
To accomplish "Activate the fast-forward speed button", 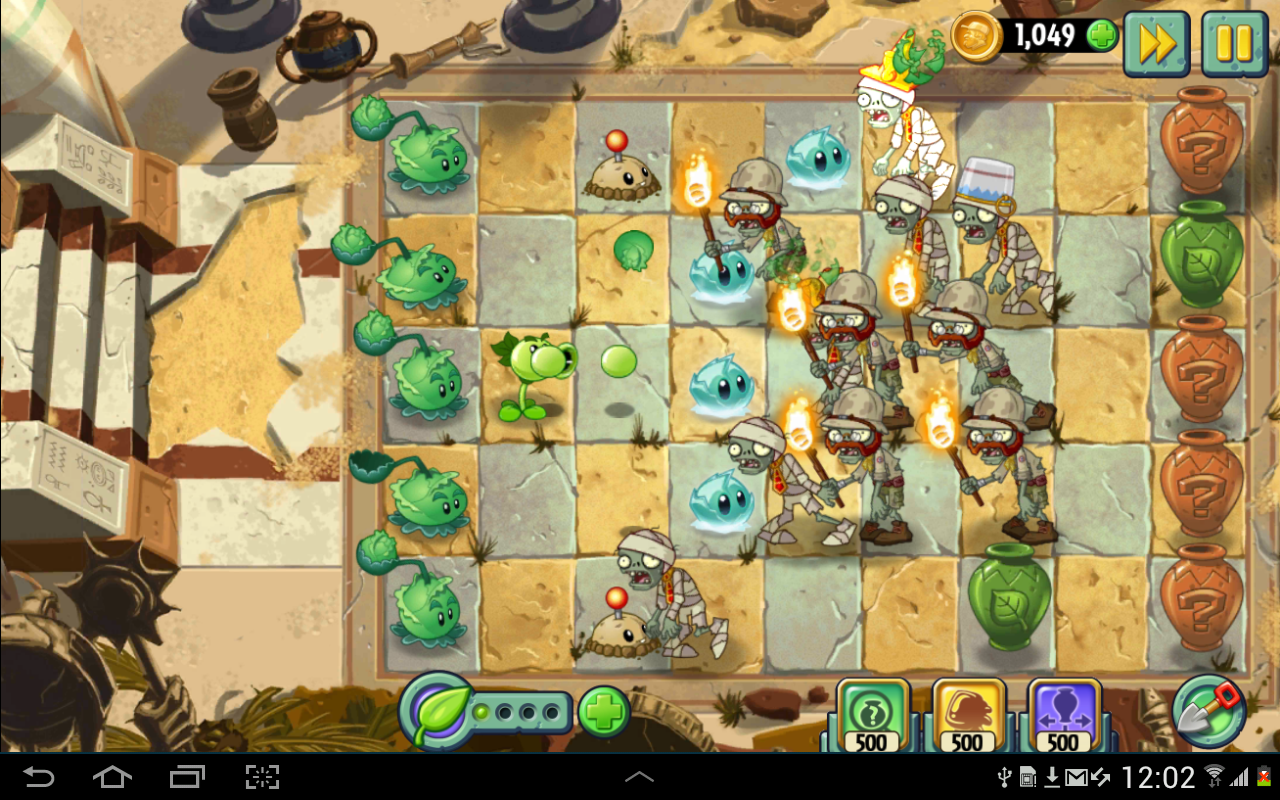I will coord(1157,43).
